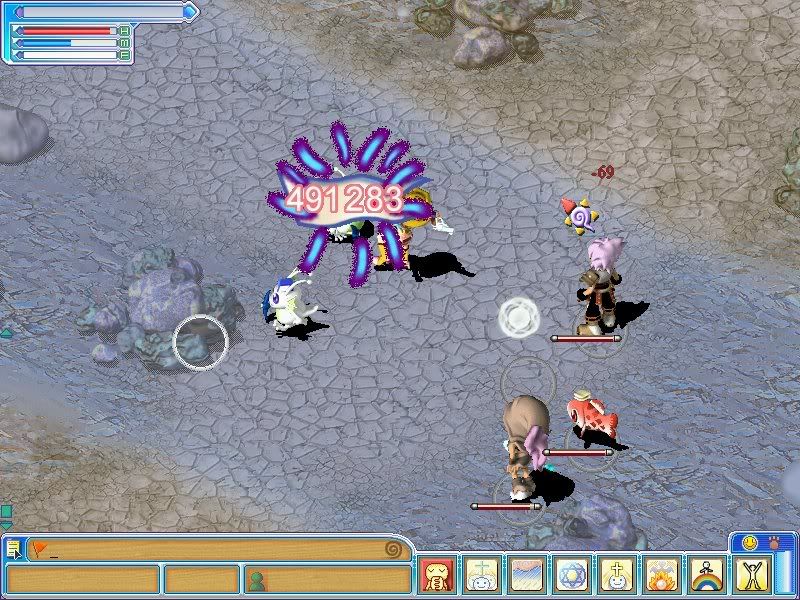Select the green person silhouette icon
The width and height of the screenshot is (800, 600).
pos(258,579)
